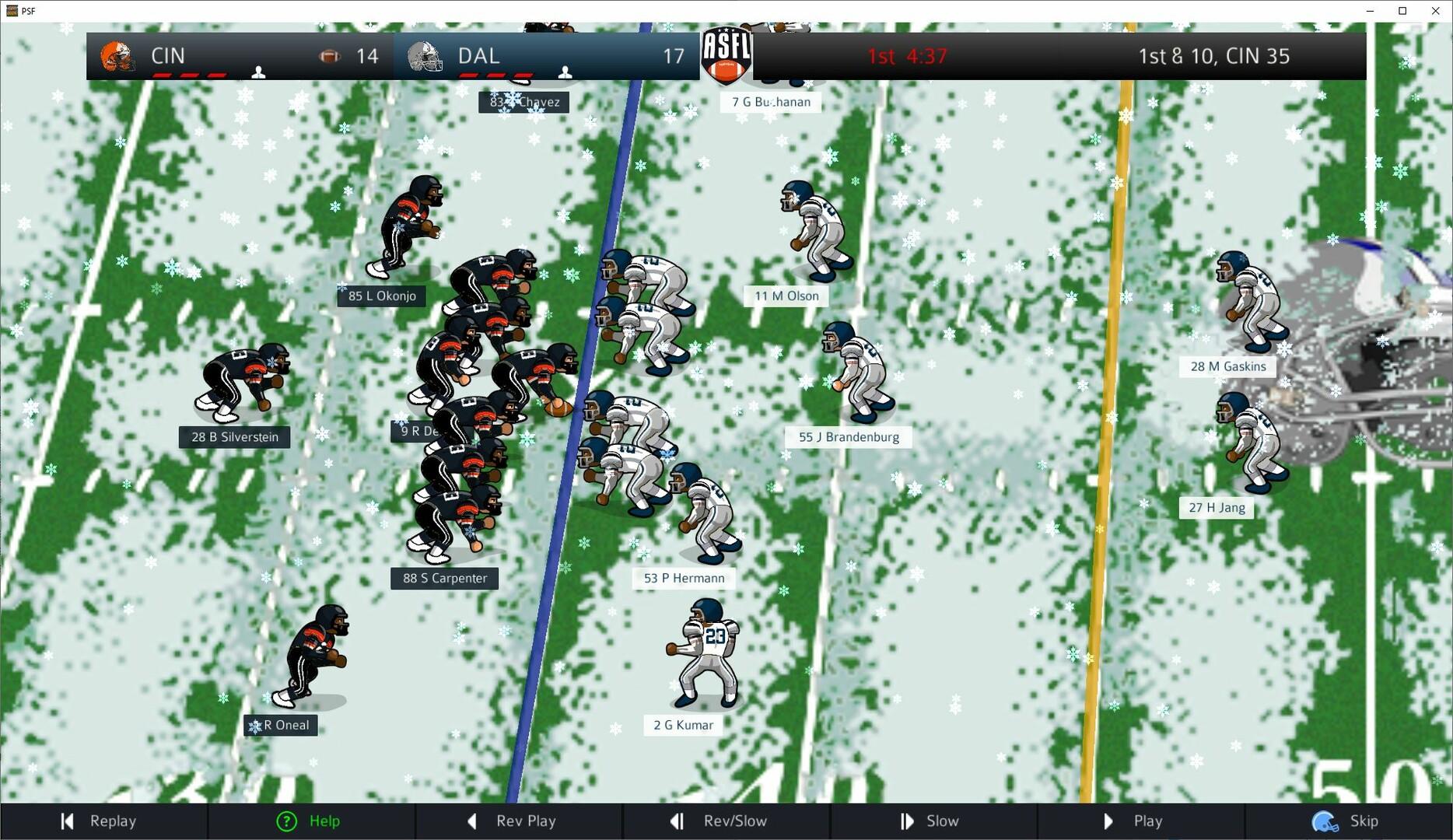Click the game clock showing 4:37
The width and height of the screenshot is (1453, 840).
click(926, 56)
